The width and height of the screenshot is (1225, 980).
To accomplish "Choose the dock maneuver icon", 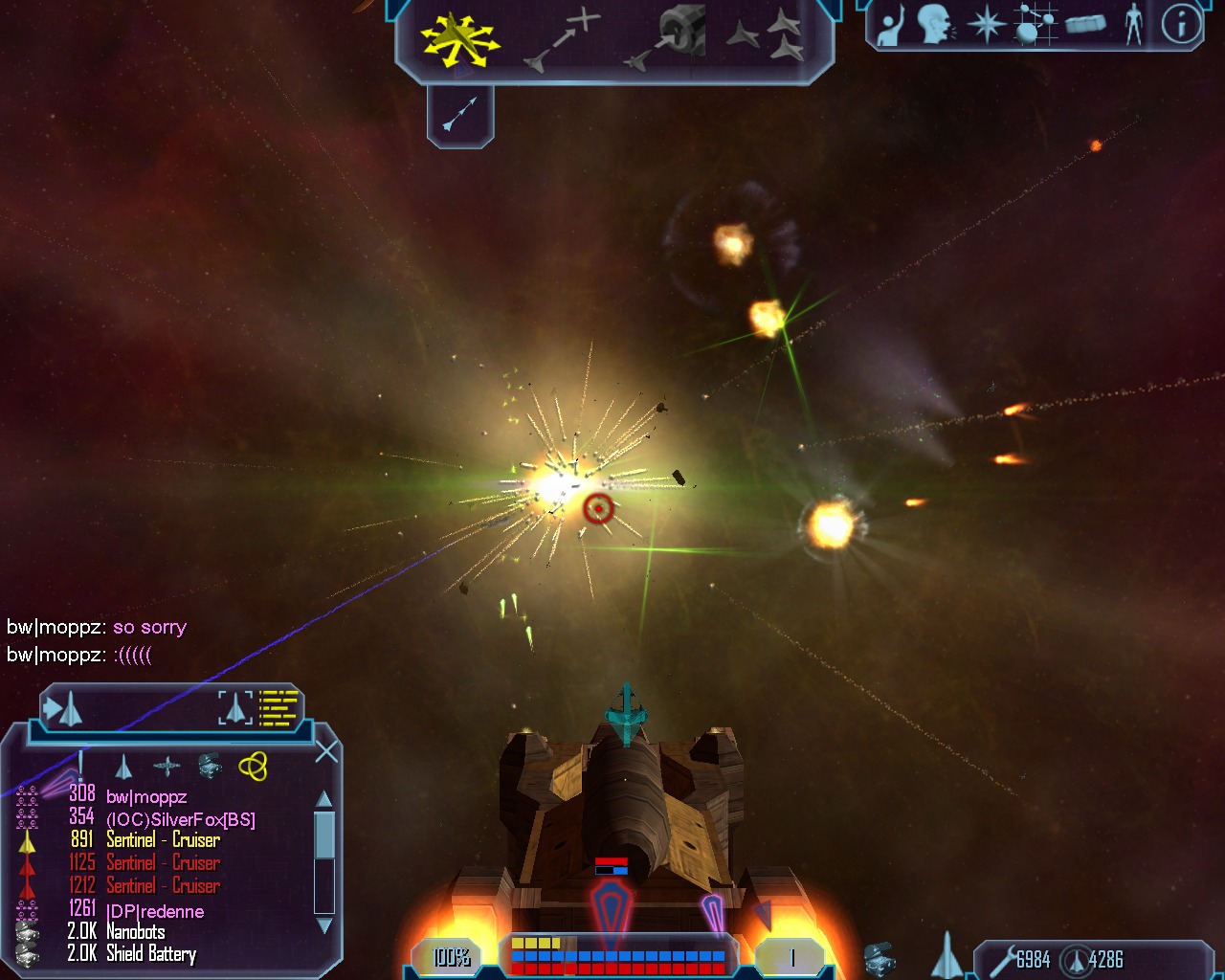I will pyautogui.click(x=665, y=38).
